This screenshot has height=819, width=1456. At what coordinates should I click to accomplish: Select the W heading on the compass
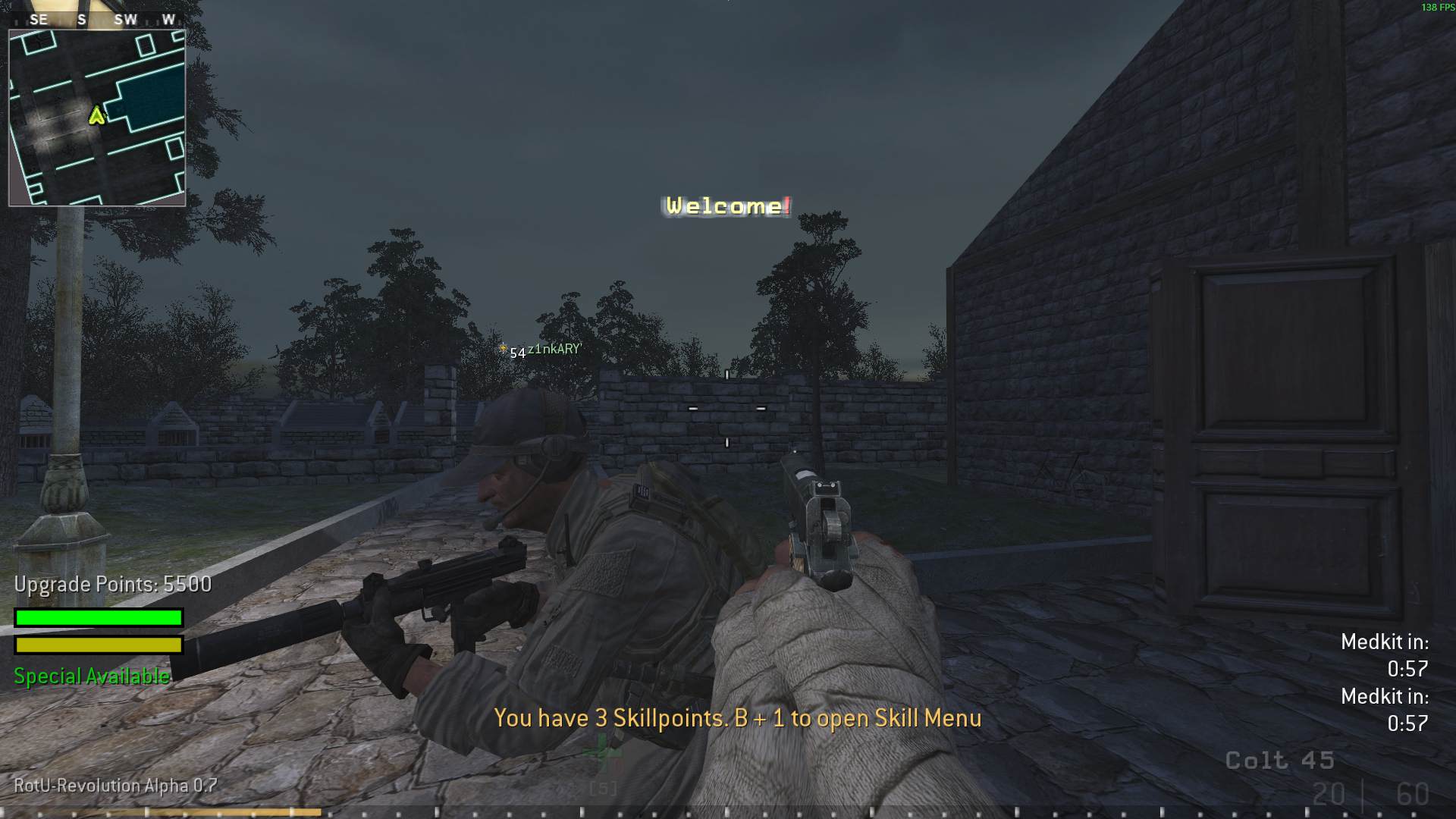point(170,20)
